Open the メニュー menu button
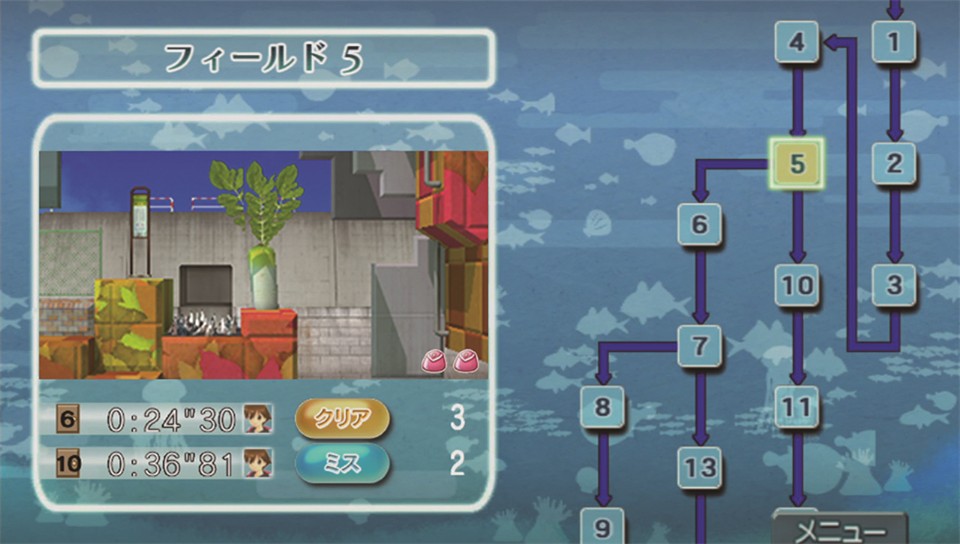Viewport: 960px width, 544px height. pos(840,529)
